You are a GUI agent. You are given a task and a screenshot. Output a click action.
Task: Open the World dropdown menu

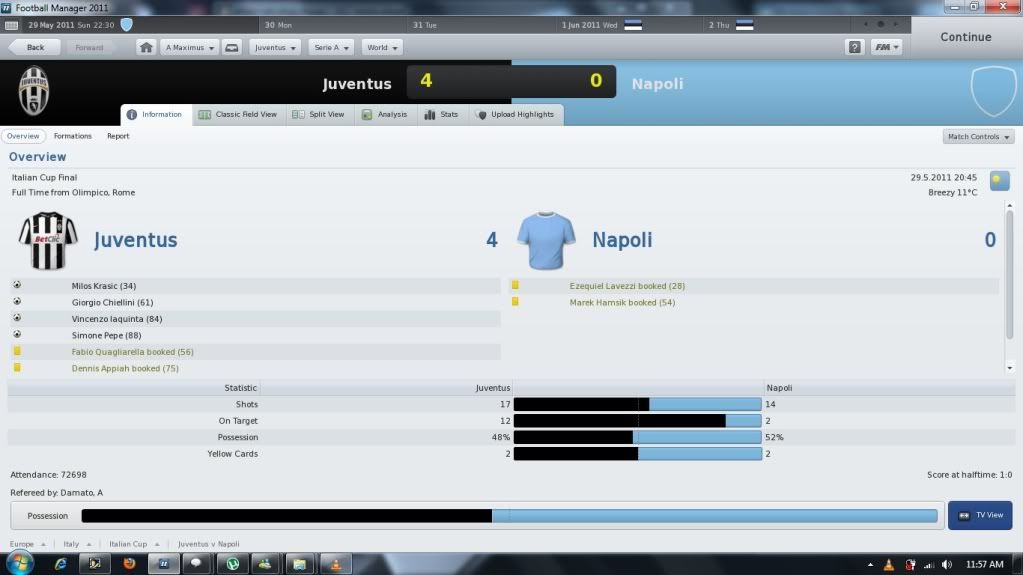pos(383,47)
